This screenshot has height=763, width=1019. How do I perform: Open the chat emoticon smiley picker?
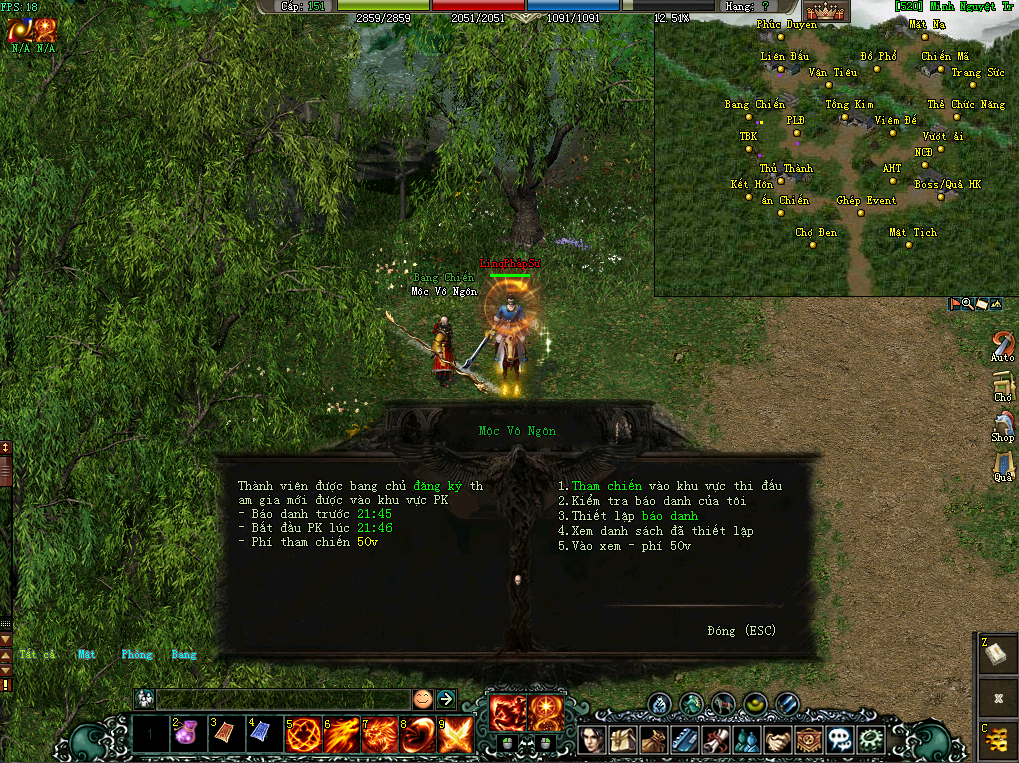(423, 699)
